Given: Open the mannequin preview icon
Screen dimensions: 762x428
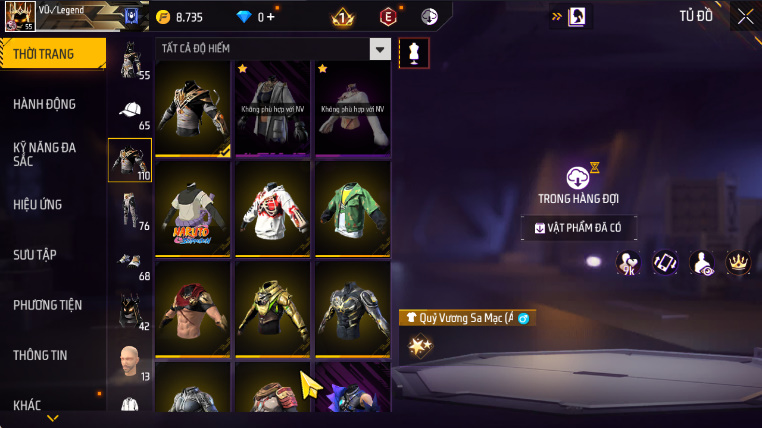Looking at the screenshot, I should coord(413,53).
